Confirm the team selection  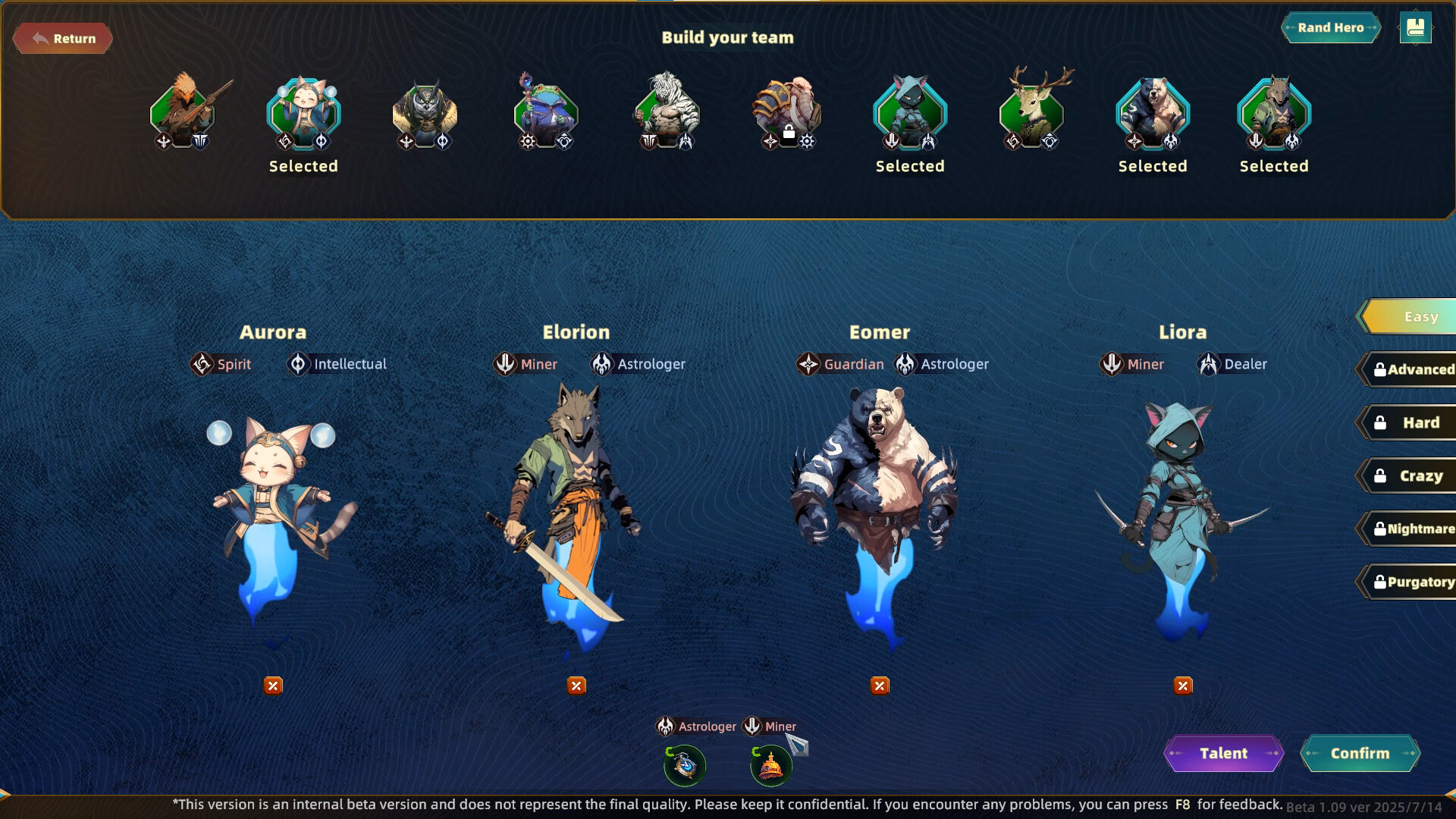tap(1360, 754)
